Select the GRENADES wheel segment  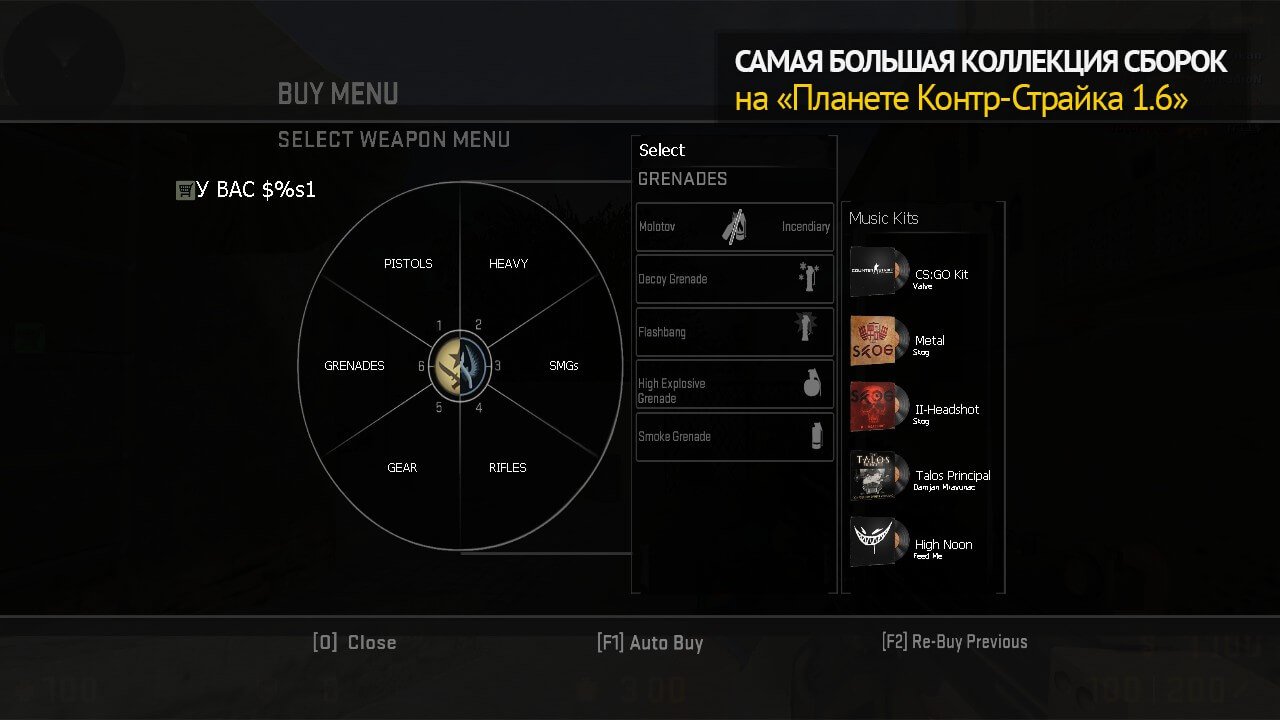click(x=354, y=366)
